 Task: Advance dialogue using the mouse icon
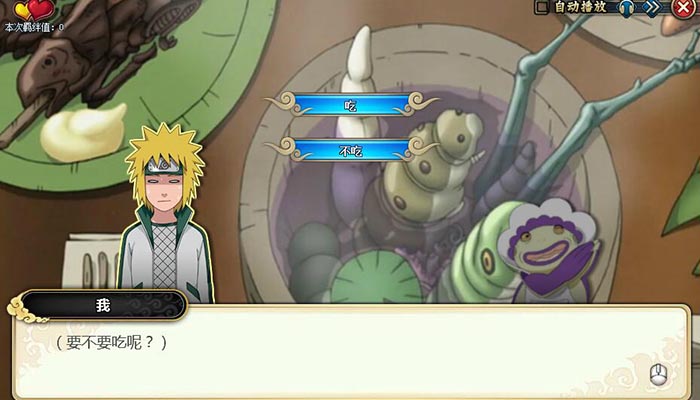click(x=658, y=375)
